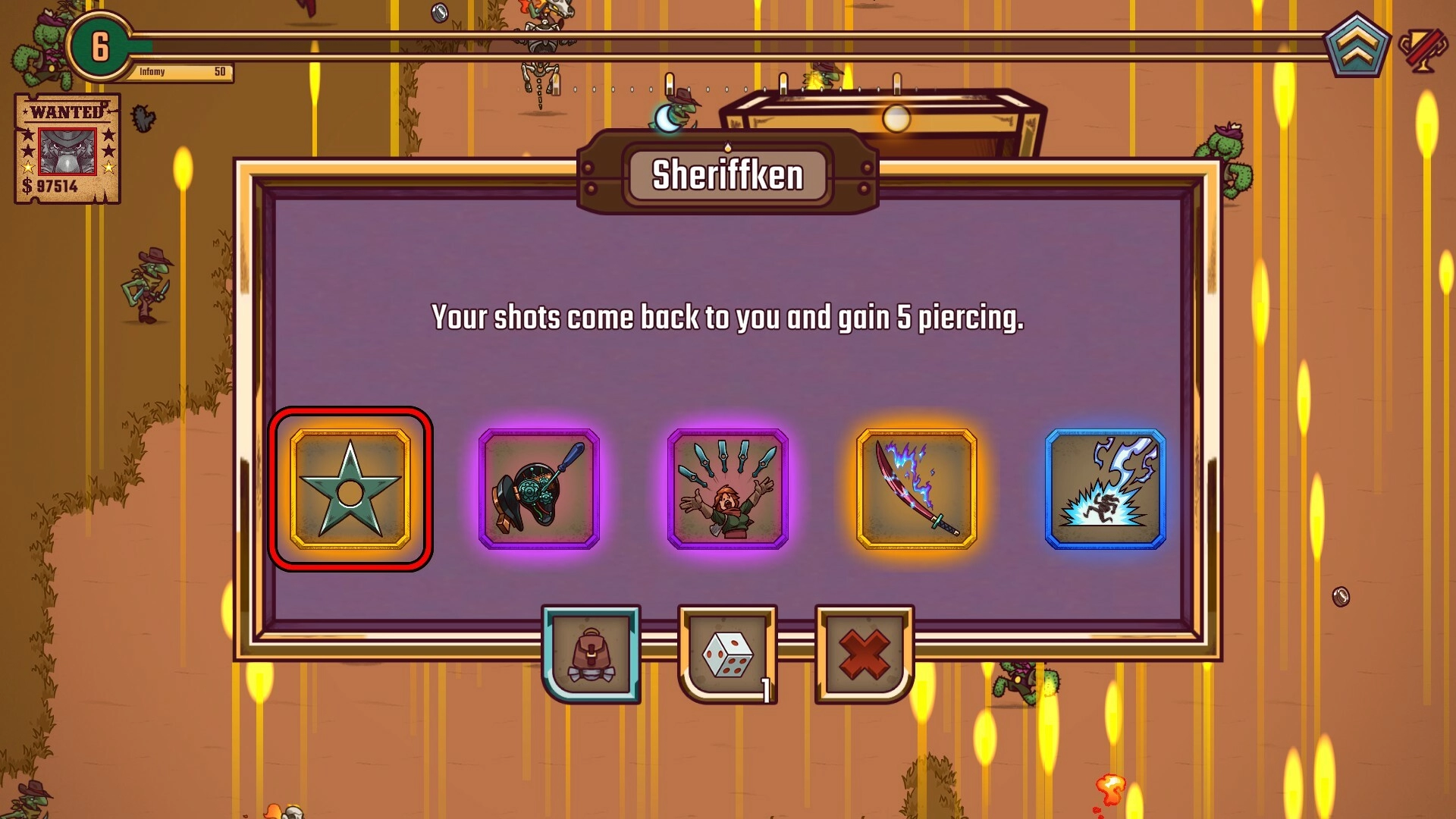Select the lightning katana upgrade
The width and height of the screenshot is (1456, 819).
click(916, 489)
